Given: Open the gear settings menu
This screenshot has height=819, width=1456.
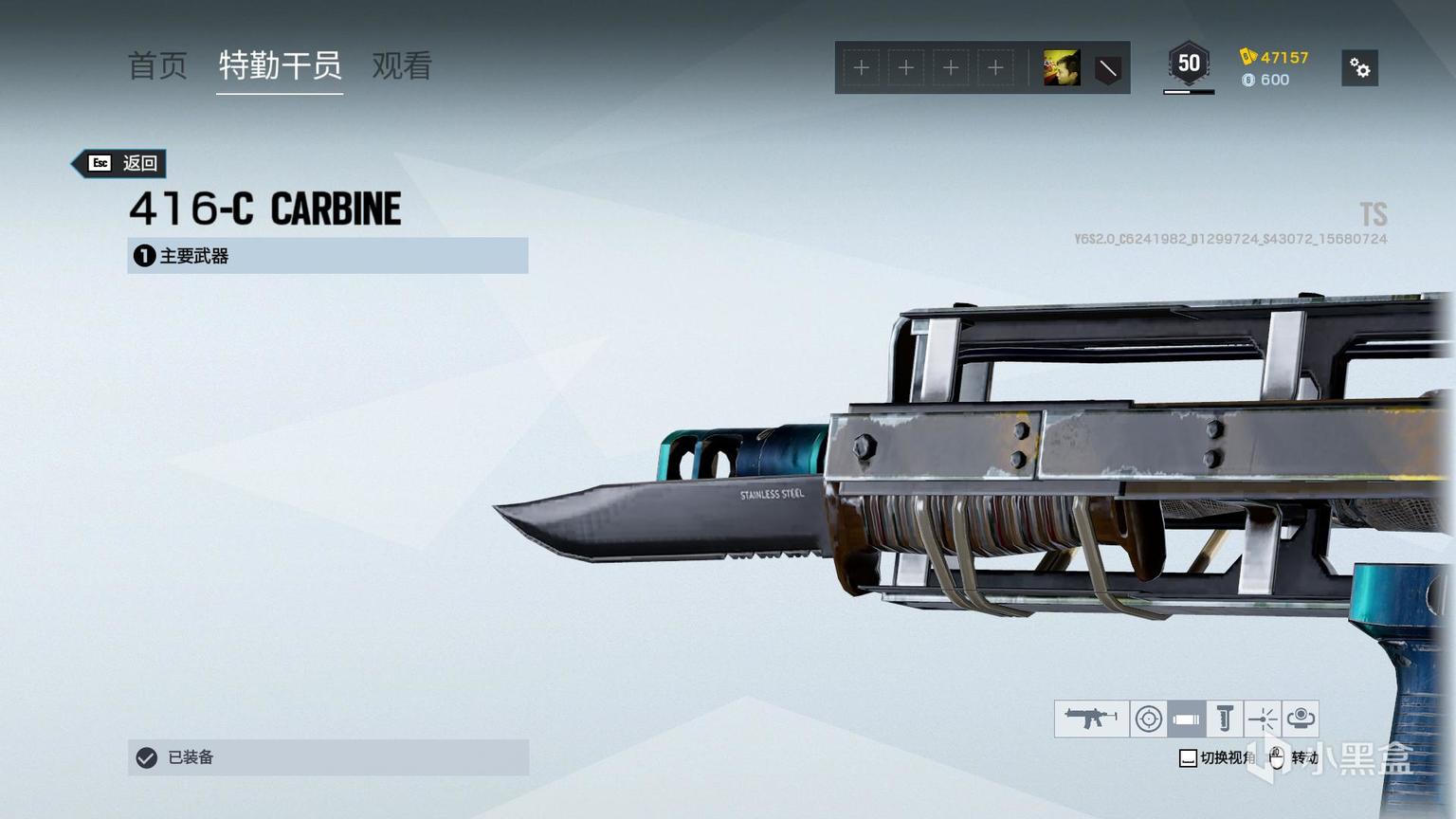Looking at the screenshot, I should [x=1359, y=68].
